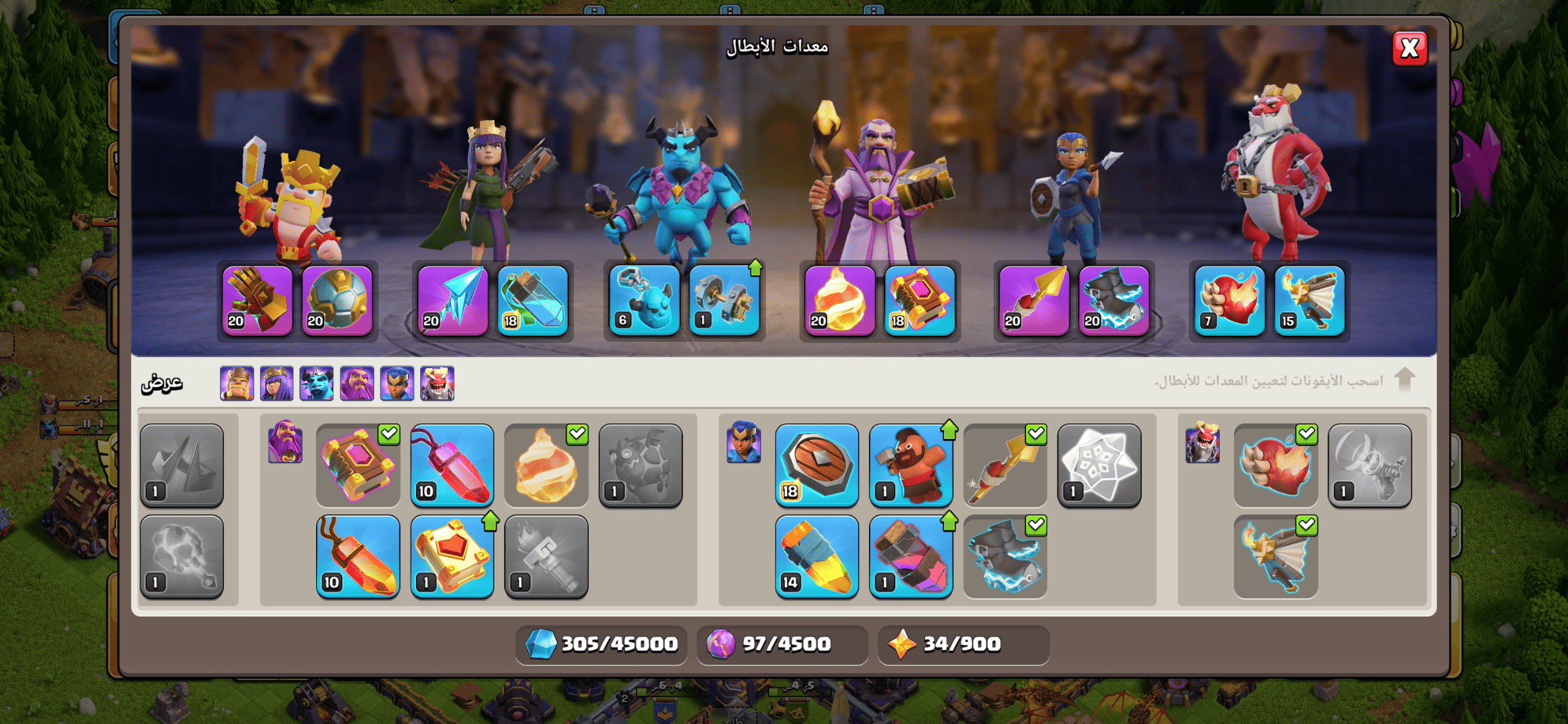Select the Barbarian King filter portrait

click(236, 384)
